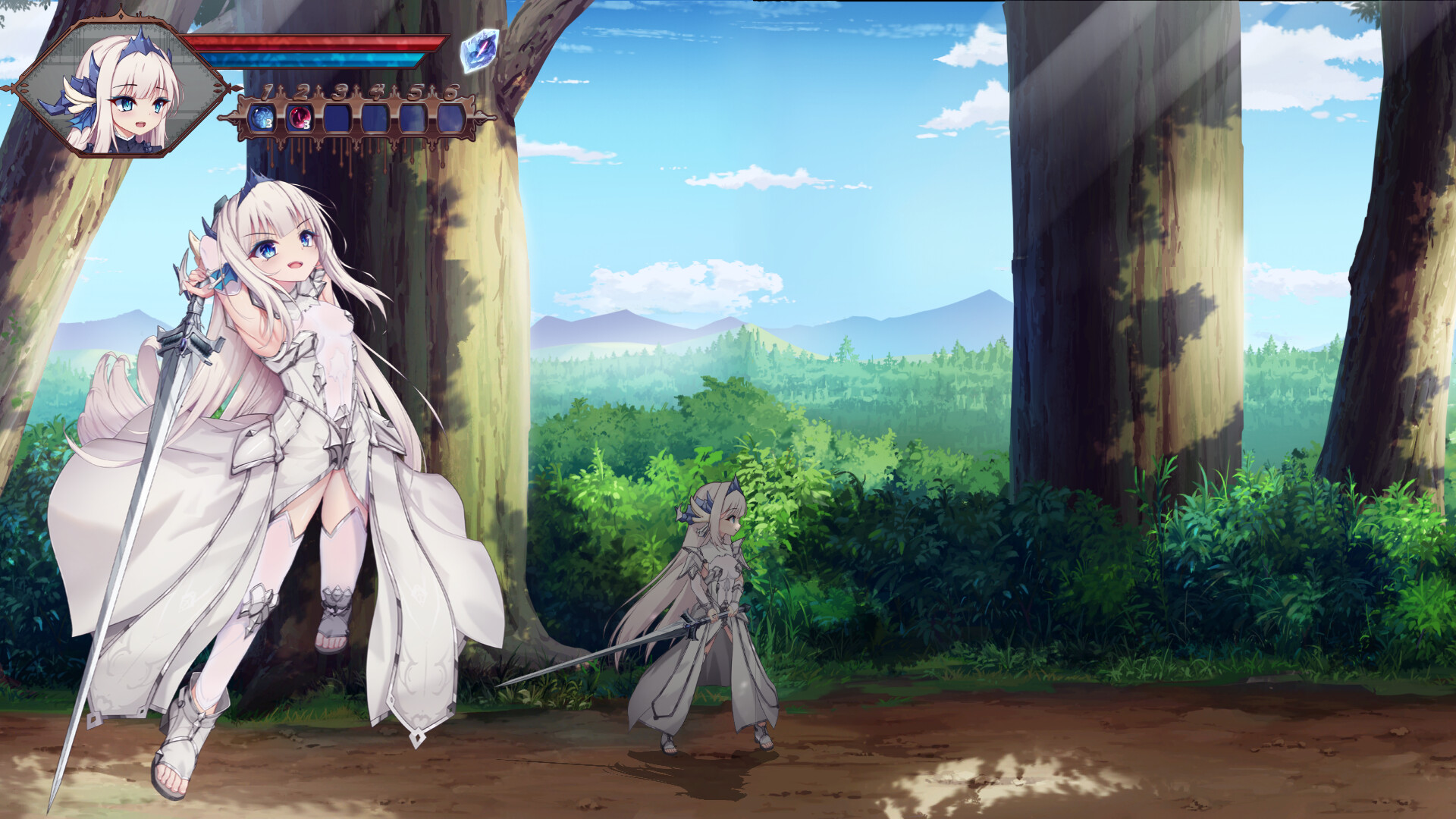Click the ice crystal item icon
The height and width of the screenshot is (819, 1456).
(x=480, y=51)
